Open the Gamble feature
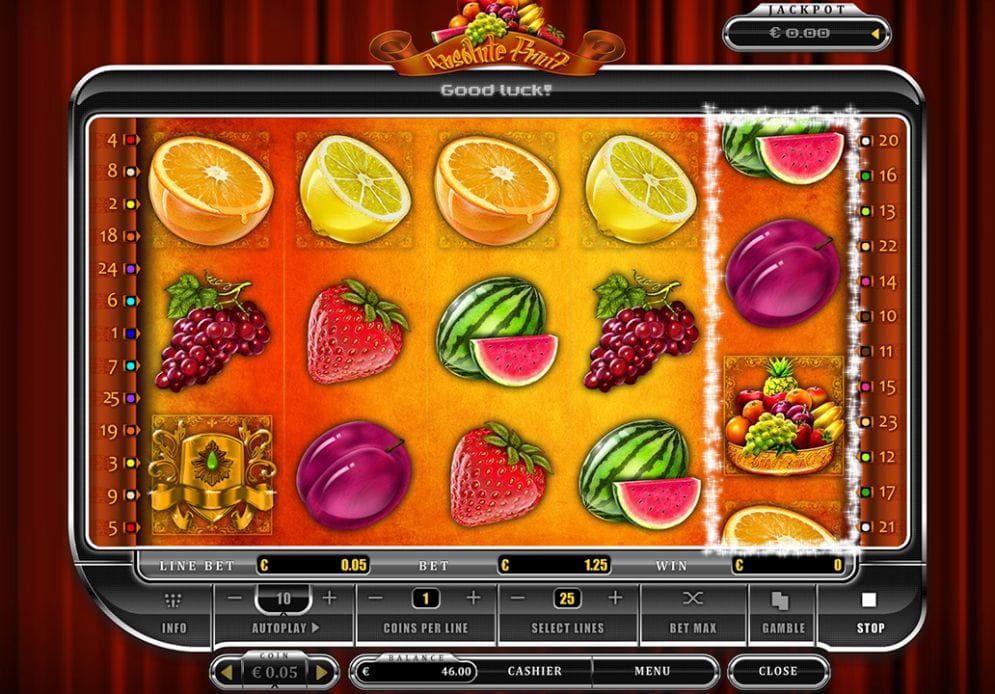This screenshot has height=694, width=995. tap(783, 612)
